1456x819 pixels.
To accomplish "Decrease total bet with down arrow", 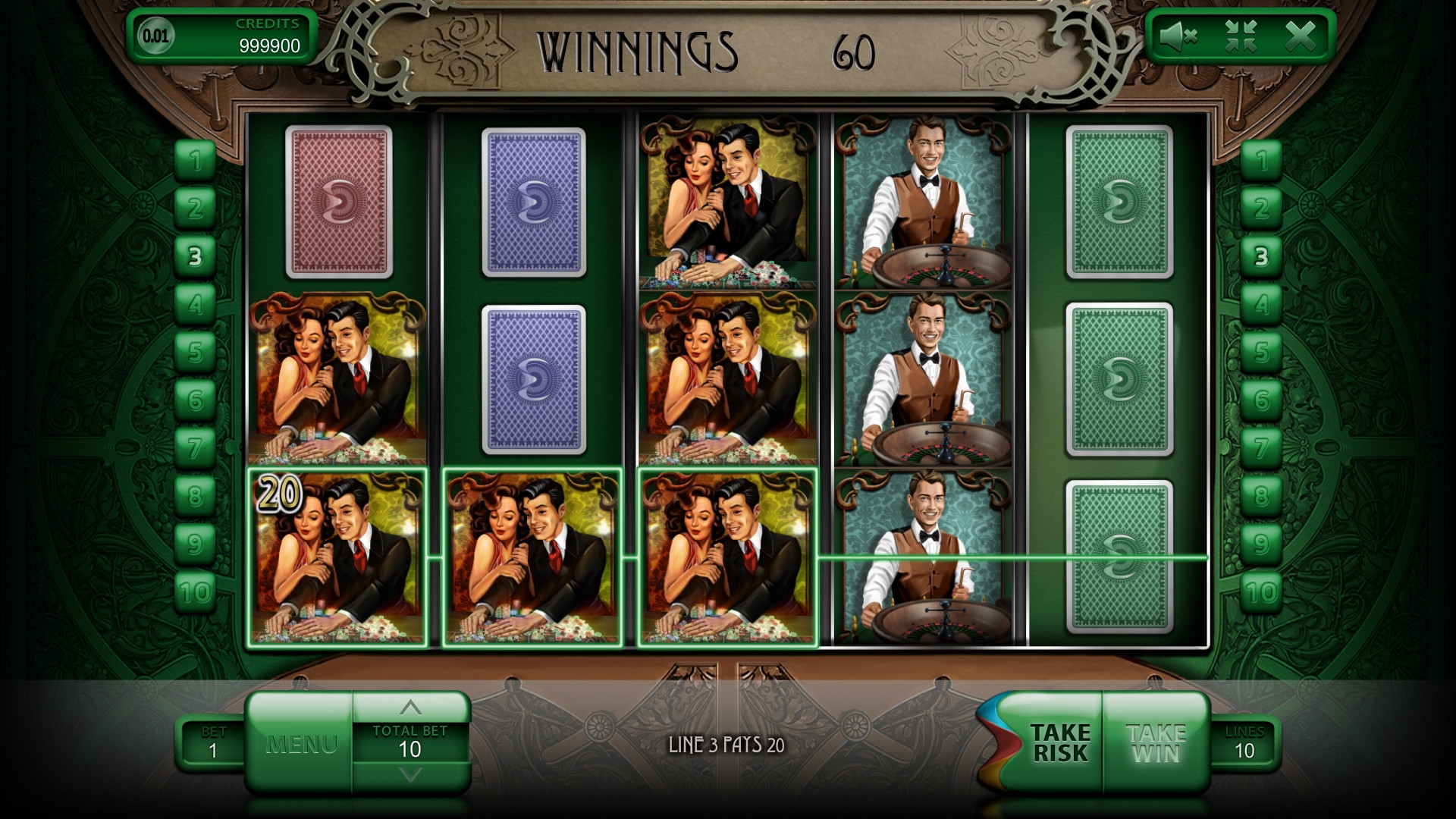I will click(410, 775).
